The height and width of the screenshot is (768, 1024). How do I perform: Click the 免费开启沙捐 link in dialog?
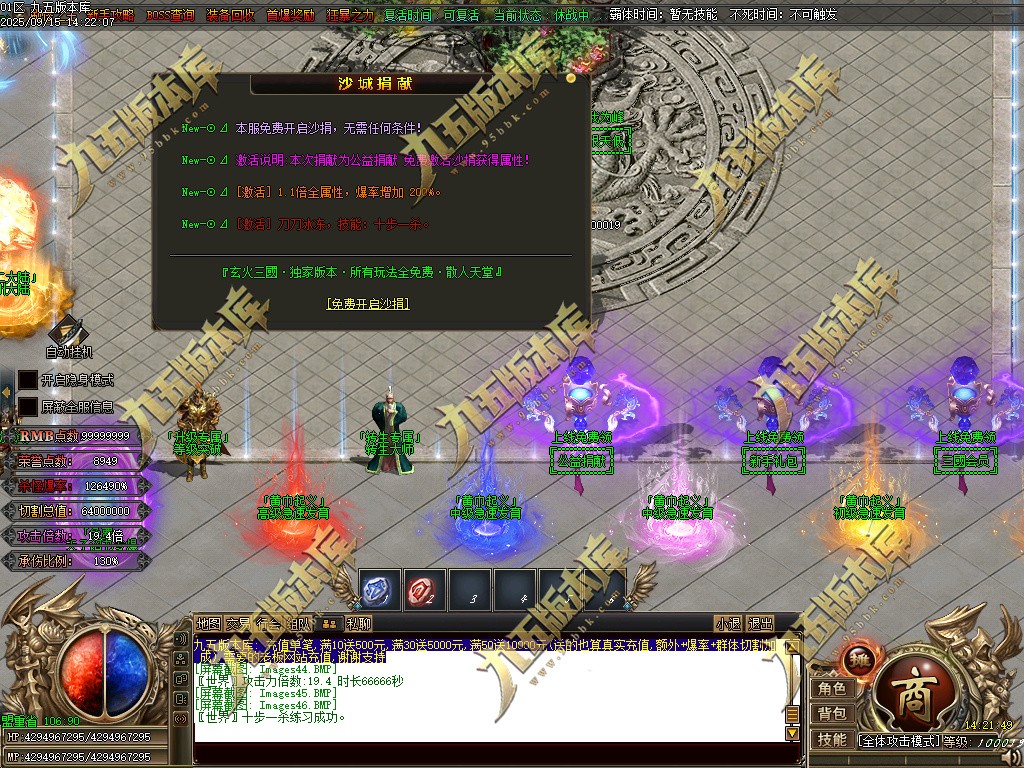coord(368,303)
